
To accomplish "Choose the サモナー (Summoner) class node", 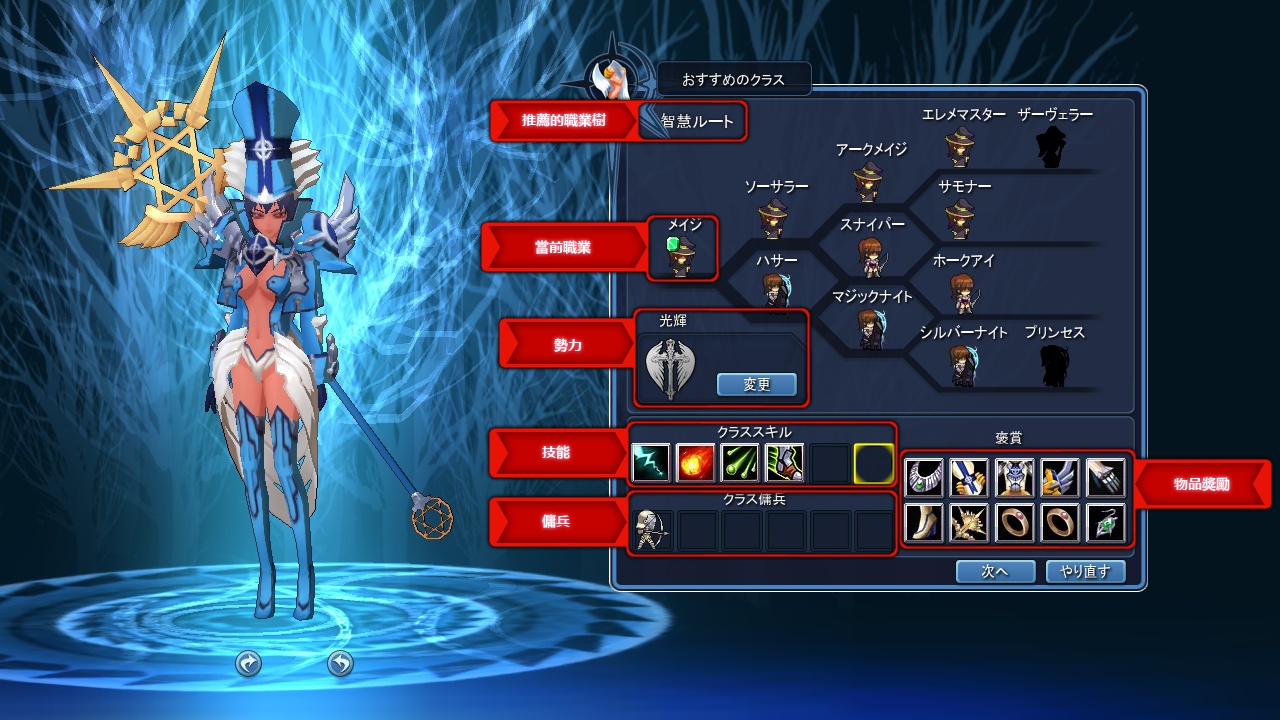I will coord(960,218).
